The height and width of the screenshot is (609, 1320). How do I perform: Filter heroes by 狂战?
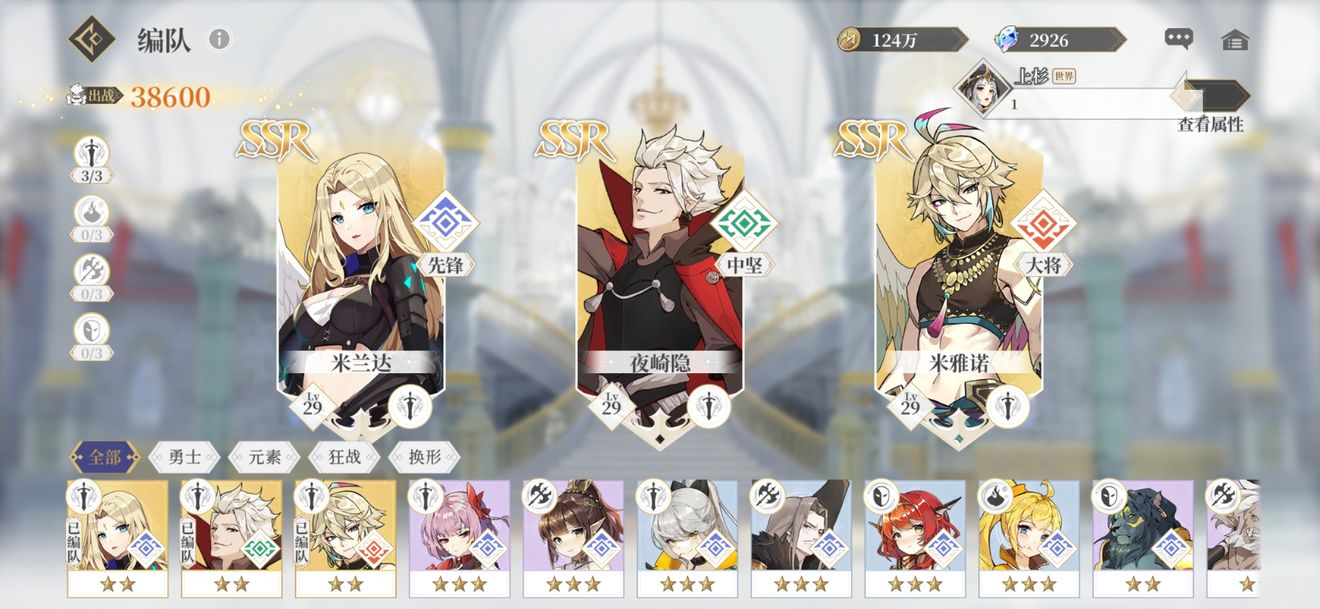[344, 458]
